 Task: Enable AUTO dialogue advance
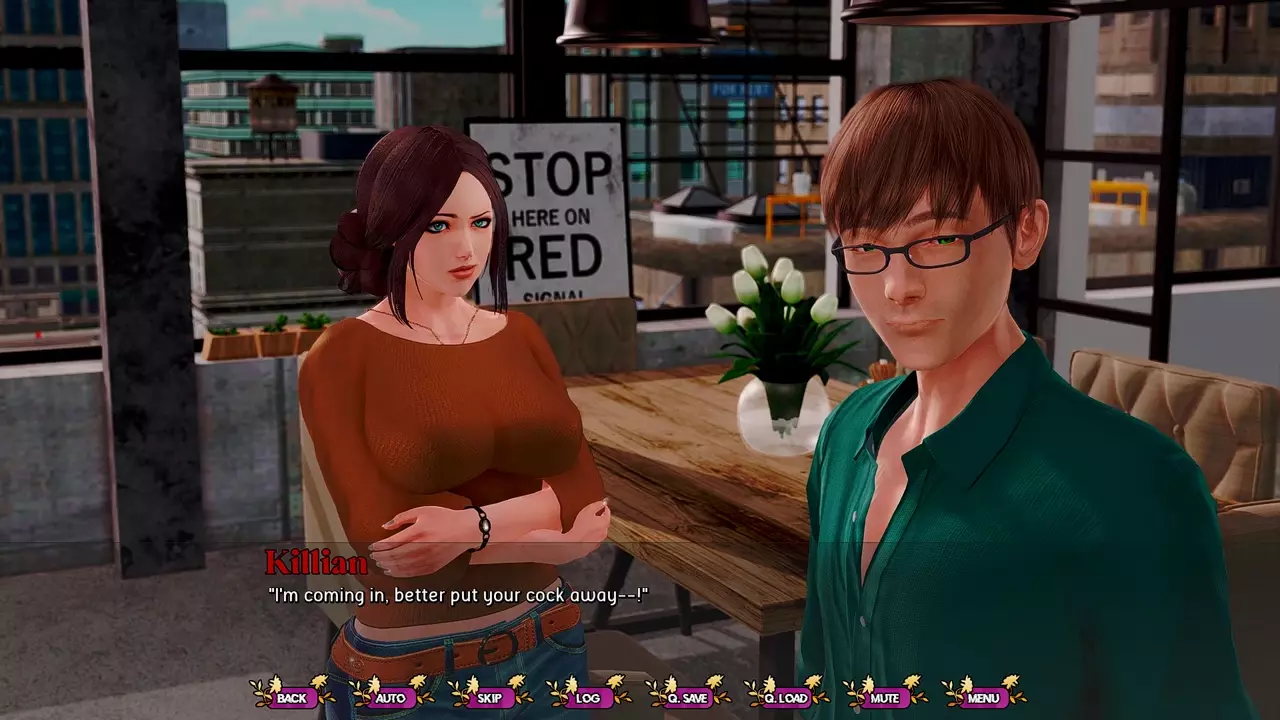[390, 697]
